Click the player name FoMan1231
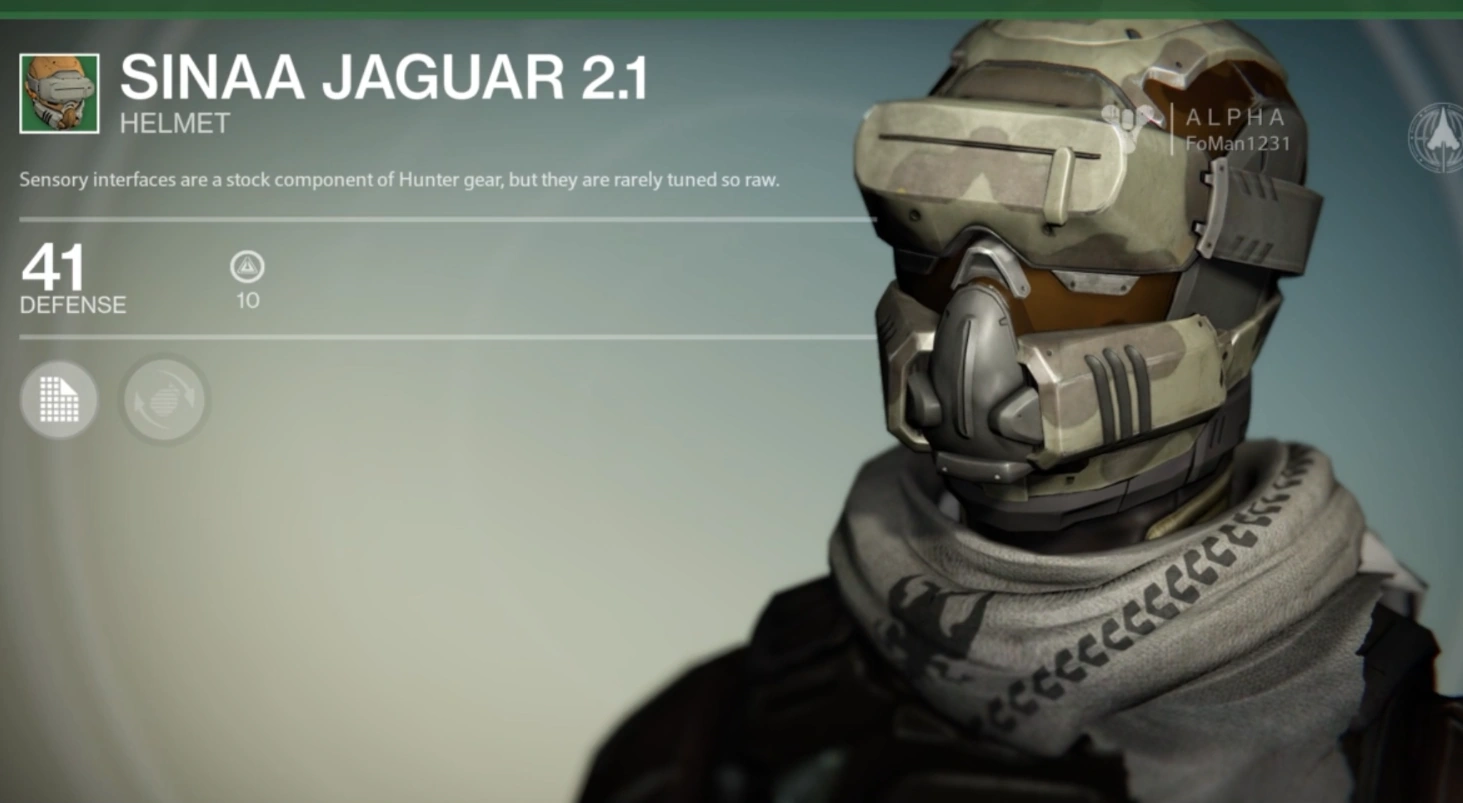The height and width of the screenshot is (803, 1463). click(1237, 143)
